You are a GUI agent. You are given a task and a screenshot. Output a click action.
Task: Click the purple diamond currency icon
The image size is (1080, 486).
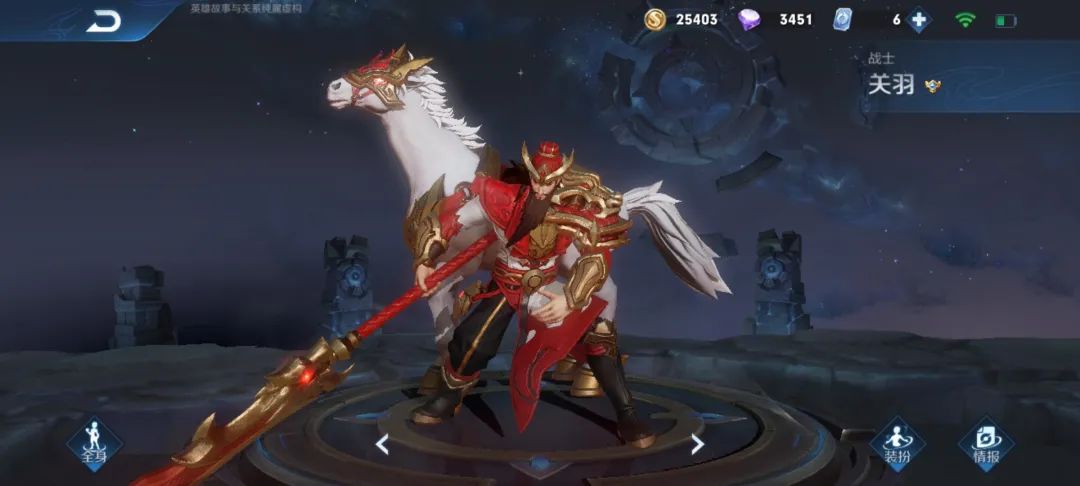749,19
